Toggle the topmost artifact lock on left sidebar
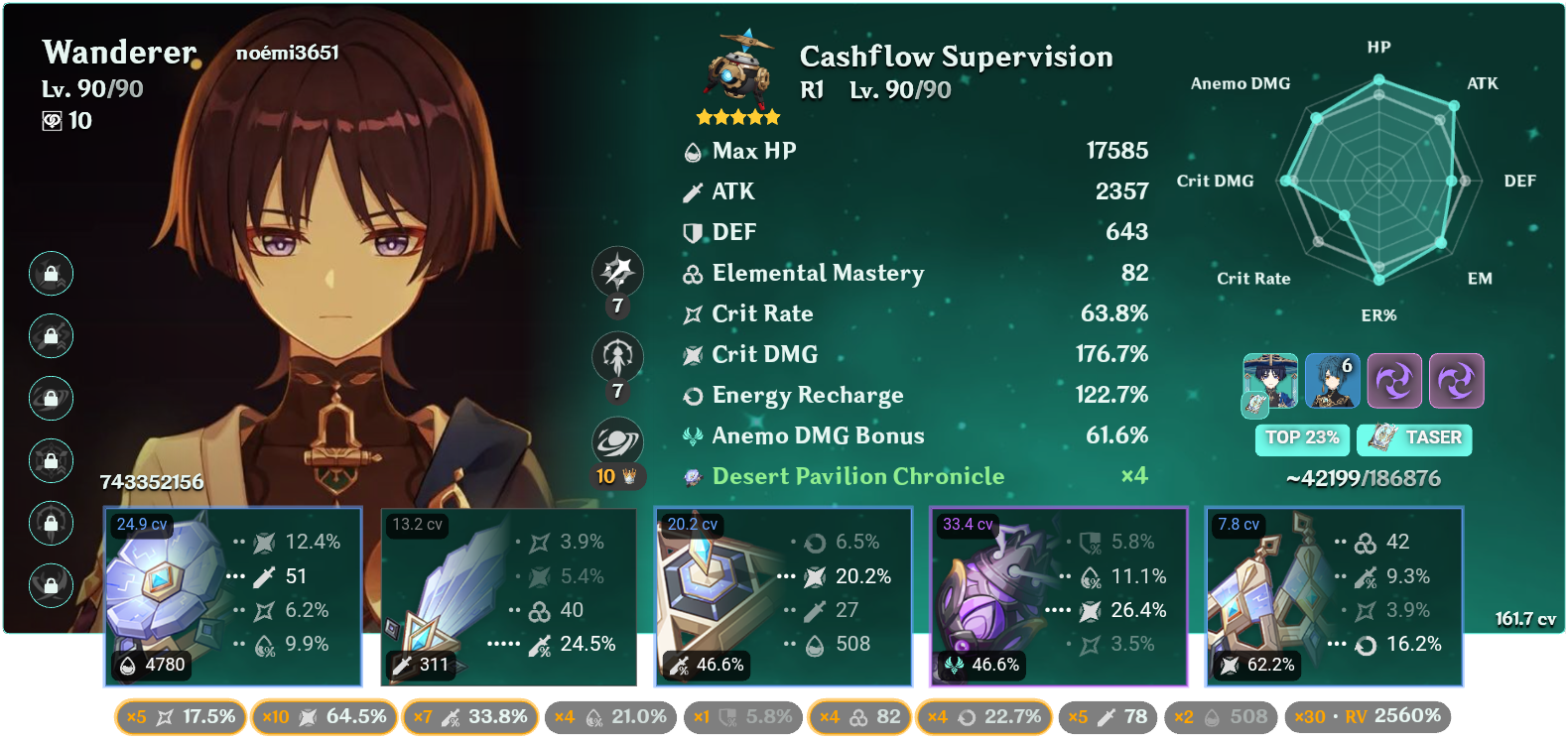The width and height of the screenshot is (1568, 741). click(51, 274)
